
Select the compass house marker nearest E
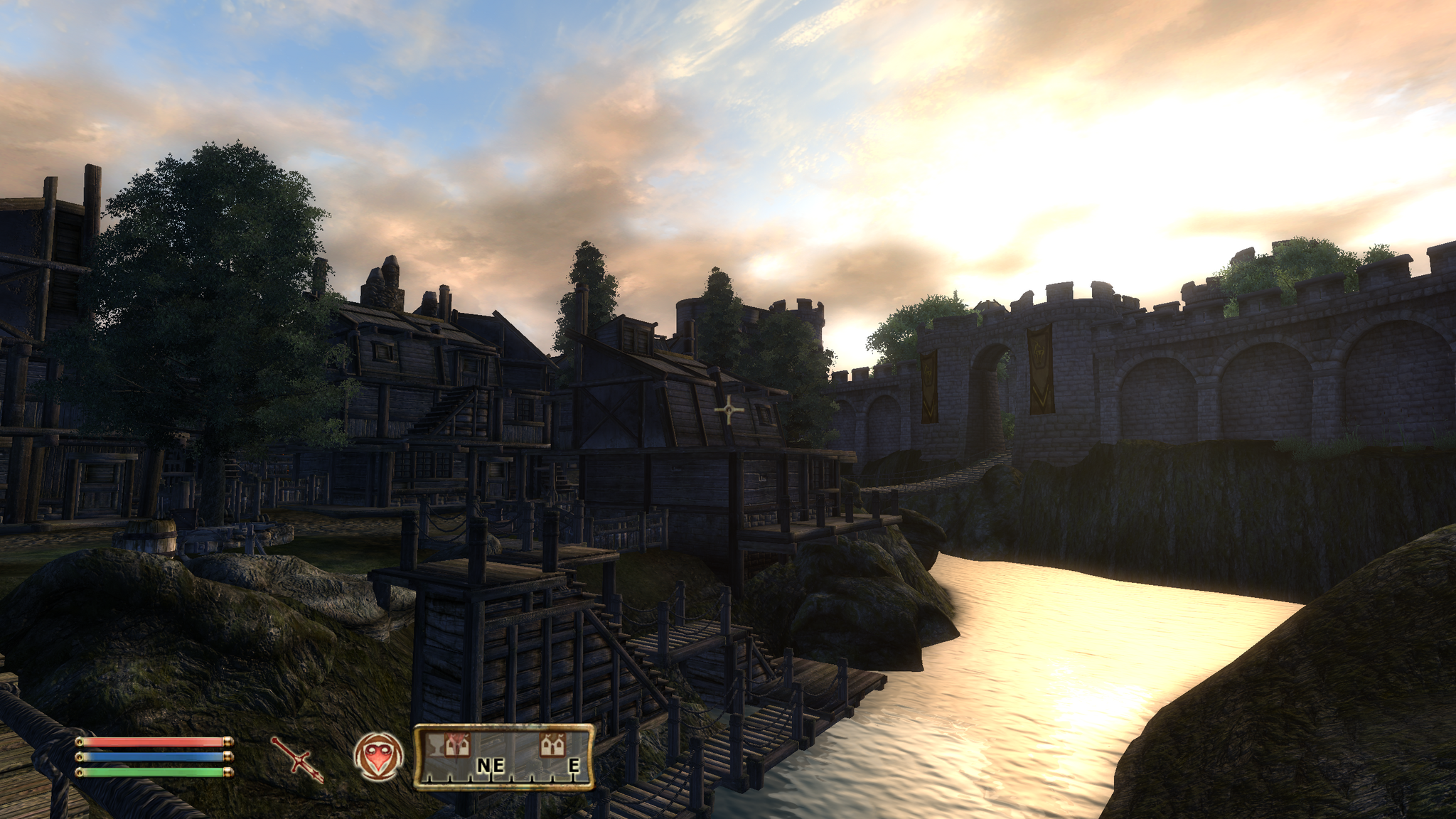(552, 745)
